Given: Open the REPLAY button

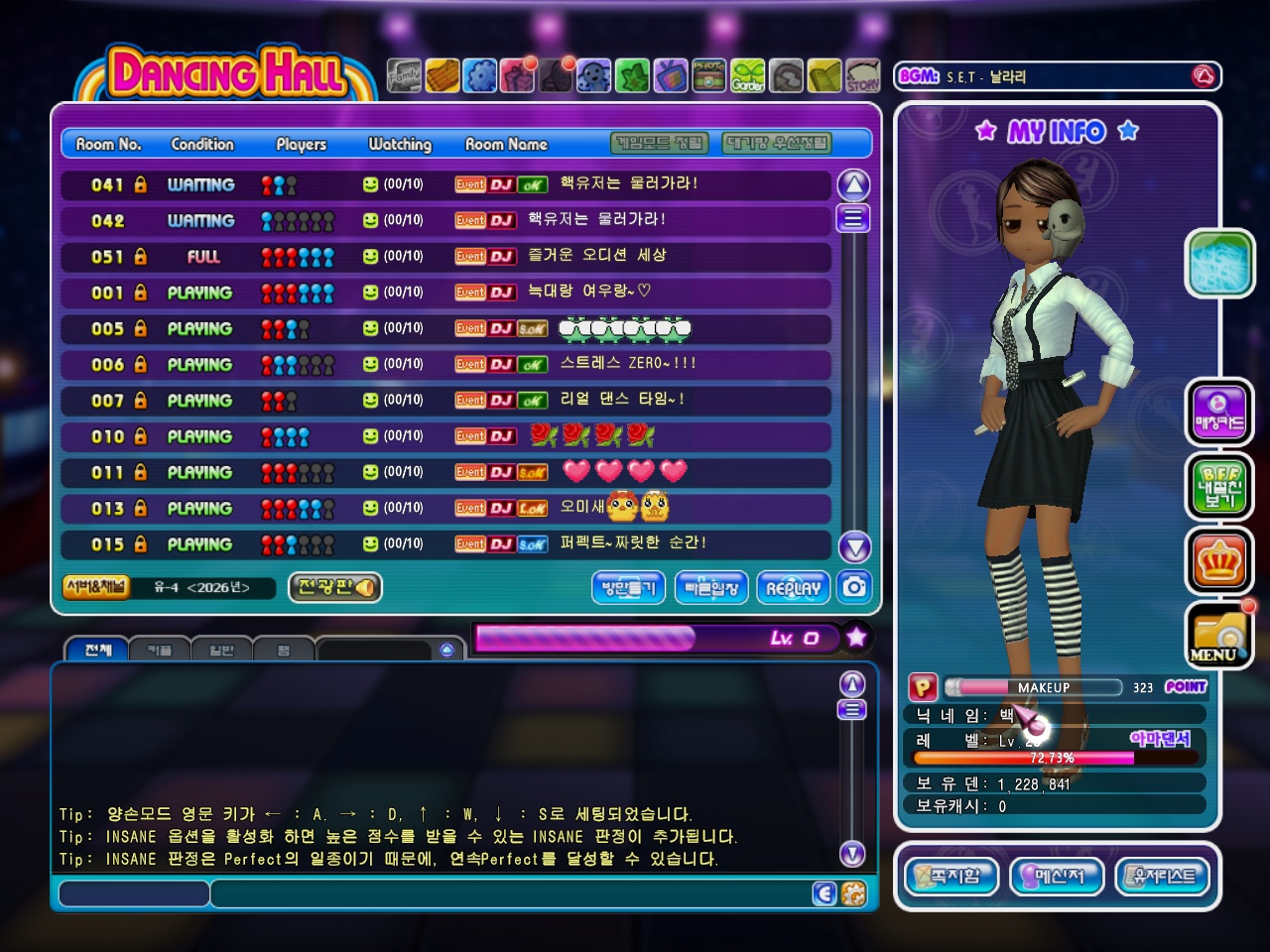Looking at the screenshot, I should pos(793,588).
